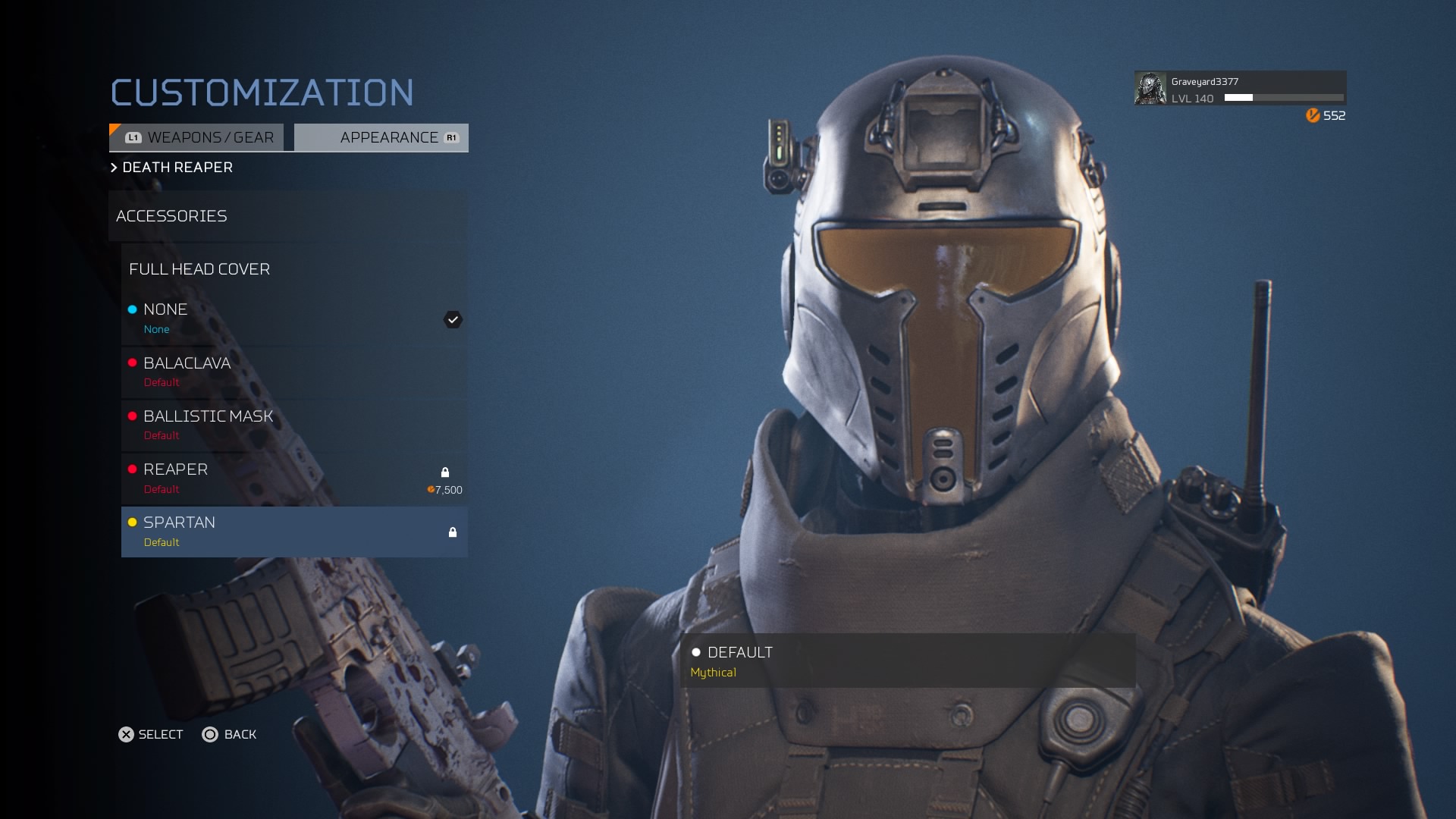Choose the Spartan head cover entry
The height and width of the screenshot is (819, 1456).
[293, 532]
